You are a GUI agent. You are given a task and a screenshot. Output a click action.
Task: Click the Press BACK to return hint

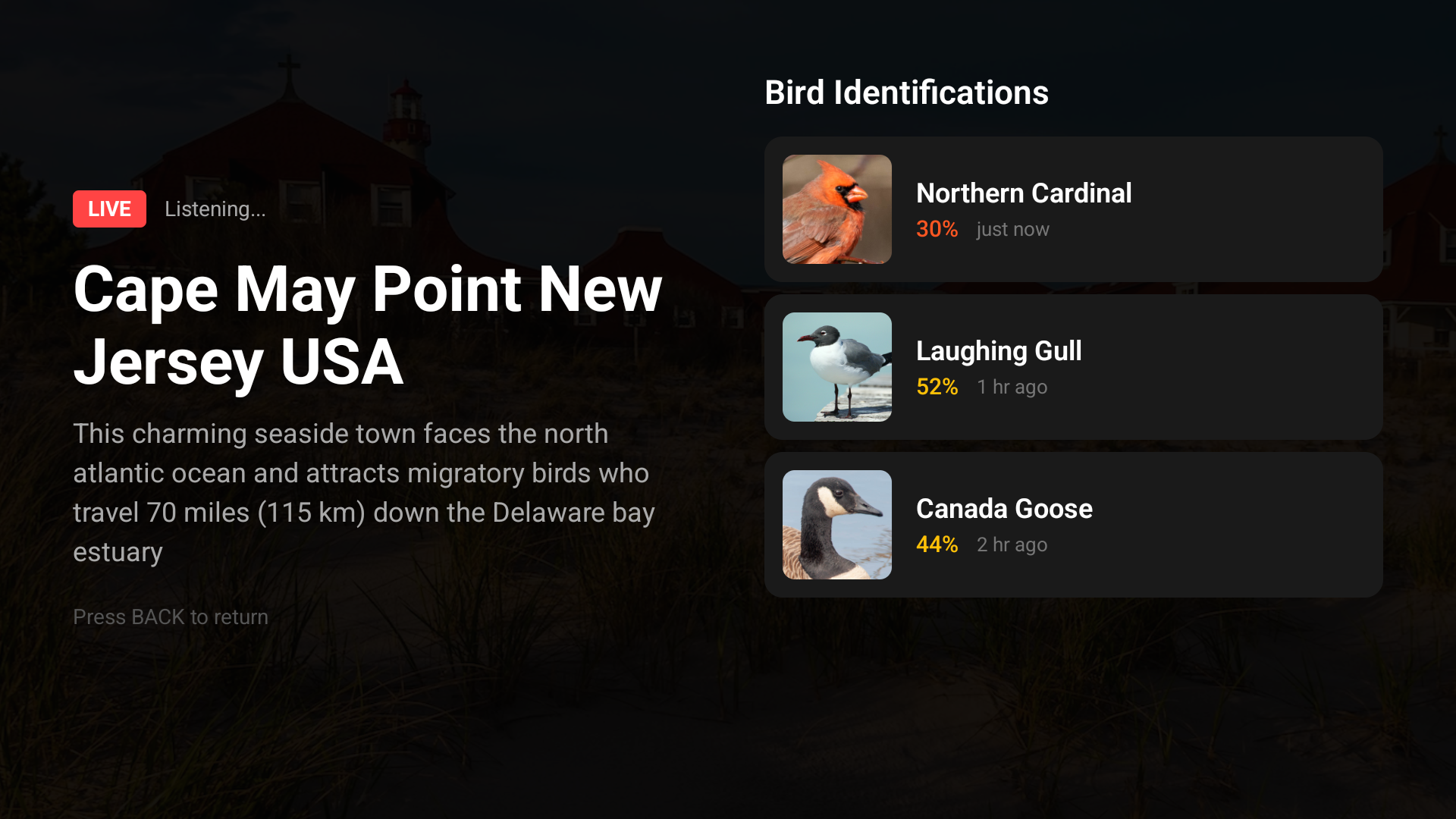tap(170, 617)
